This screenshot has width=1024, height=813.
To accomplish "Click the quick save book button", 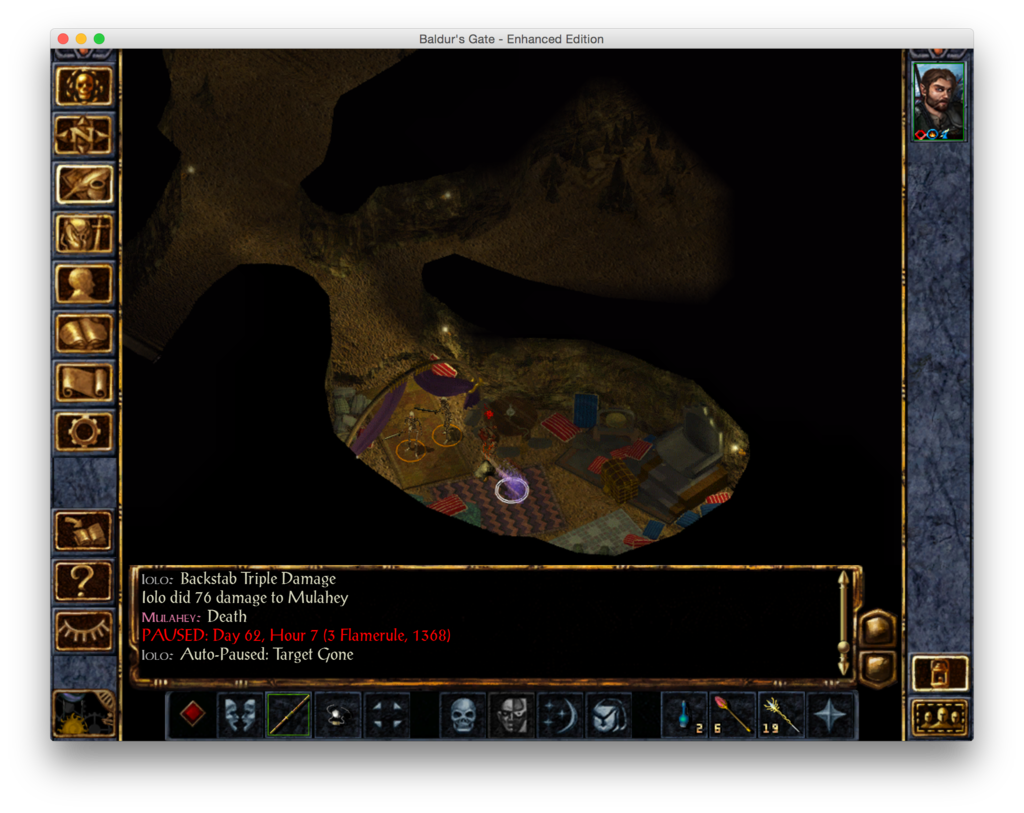I will 84,531.
